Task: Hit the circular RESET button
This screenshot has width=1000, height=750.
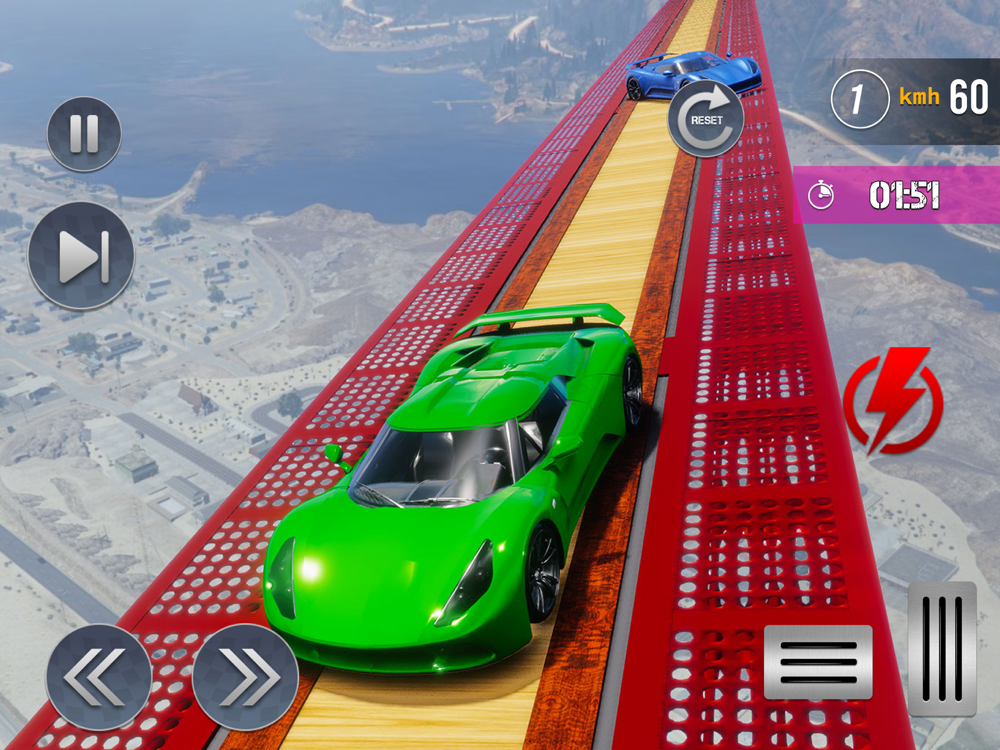Action: click(x=705, y=118)
